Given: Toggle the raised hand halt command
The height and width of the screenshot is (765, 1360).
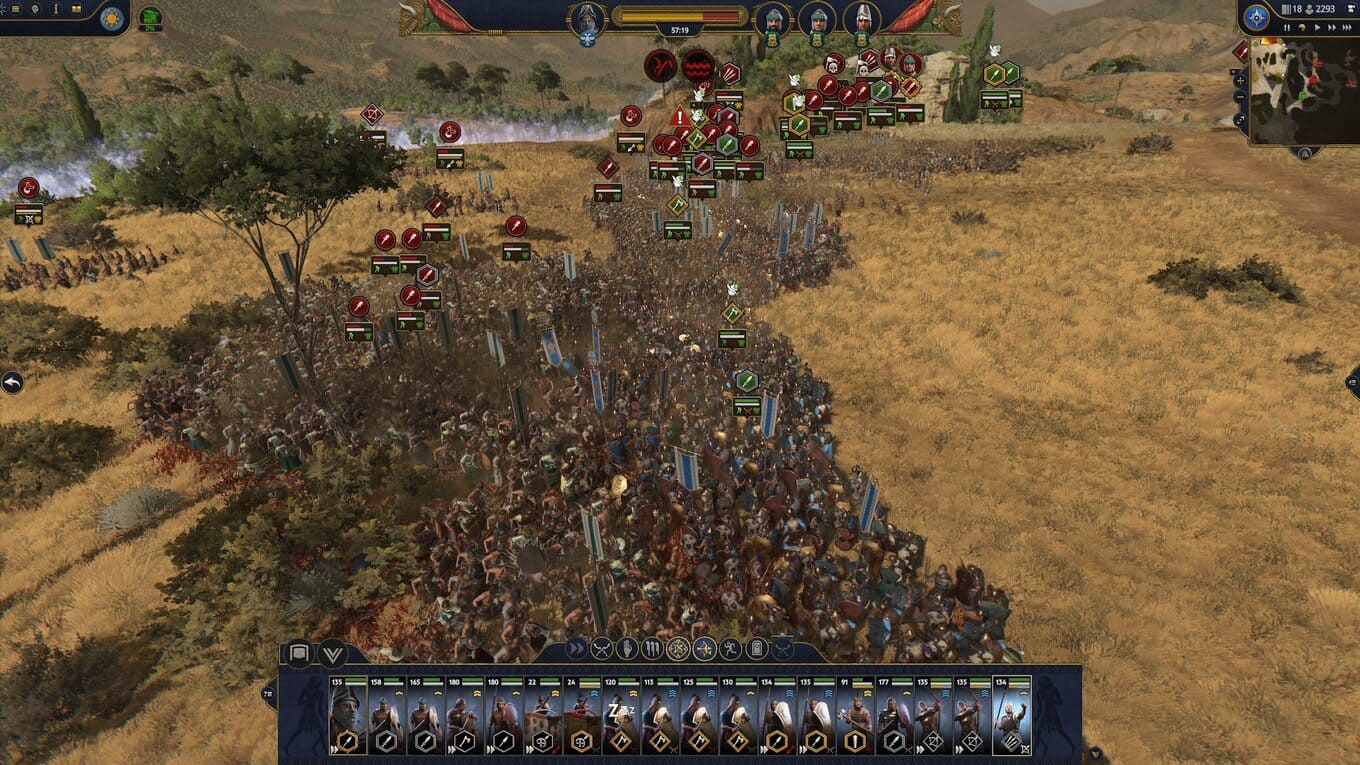Looking at the screenshot, I should (627, 649).
